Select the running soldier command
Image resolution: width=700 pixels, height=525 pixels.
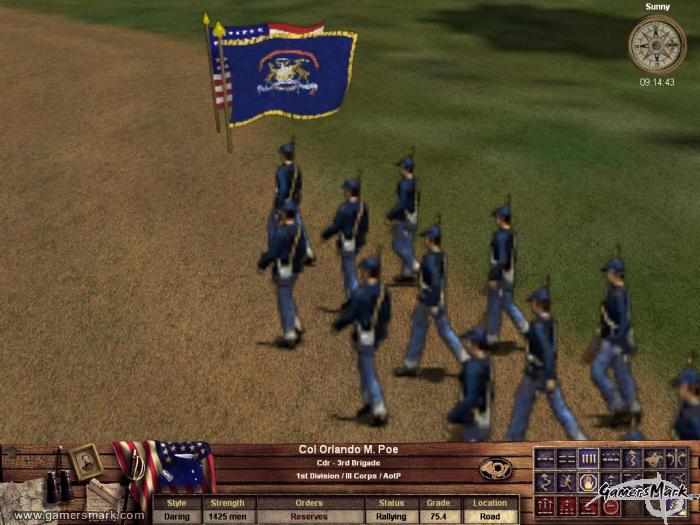565,483
